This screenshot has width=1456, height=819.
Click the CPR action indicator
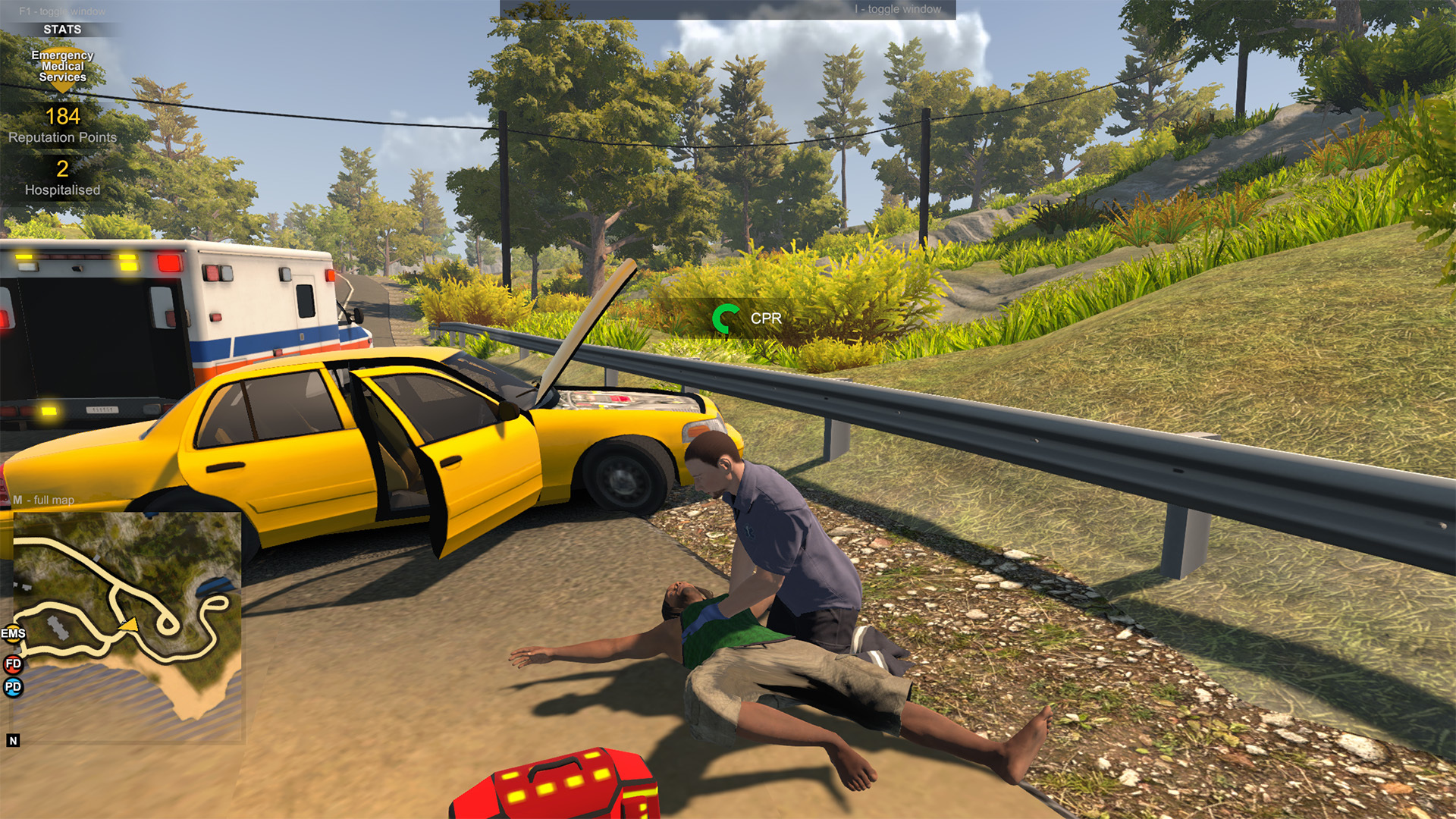click(748, 318)
